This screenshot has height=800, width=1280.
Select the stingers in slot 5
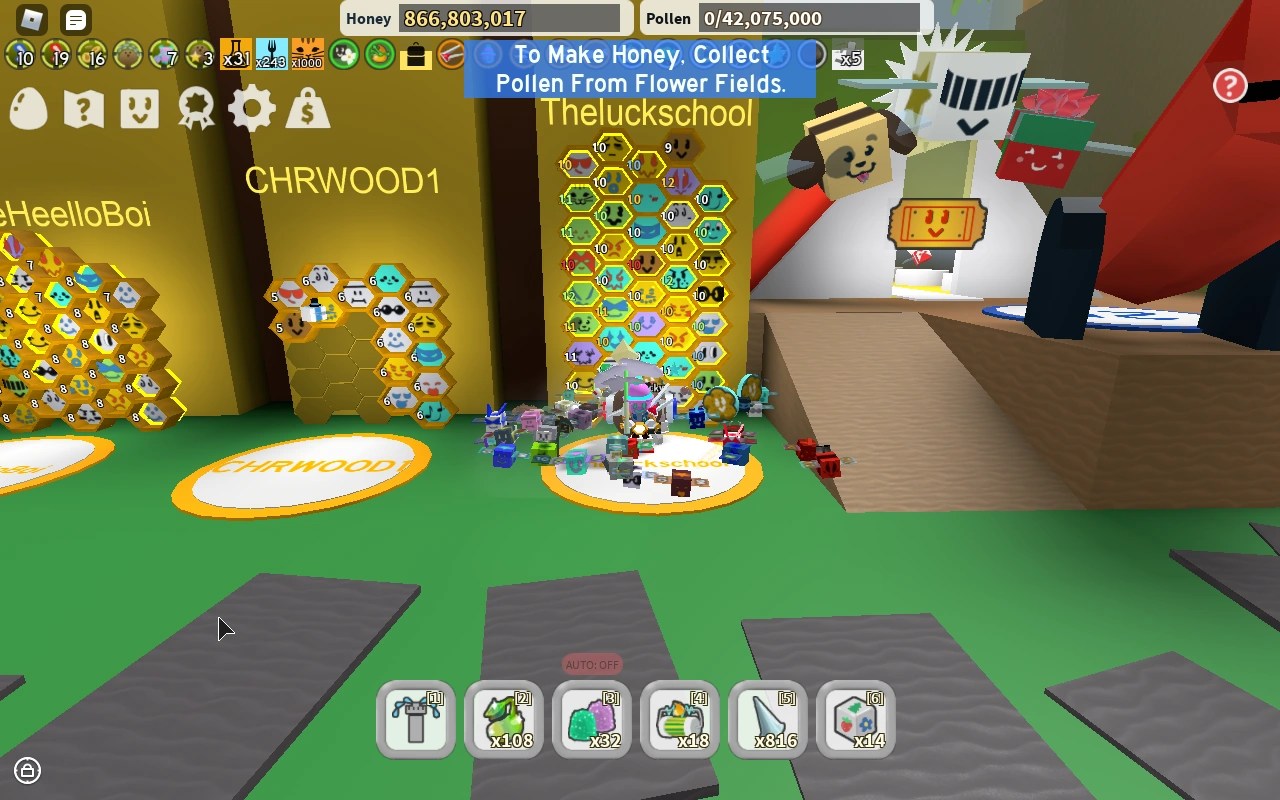click(769, 718)
